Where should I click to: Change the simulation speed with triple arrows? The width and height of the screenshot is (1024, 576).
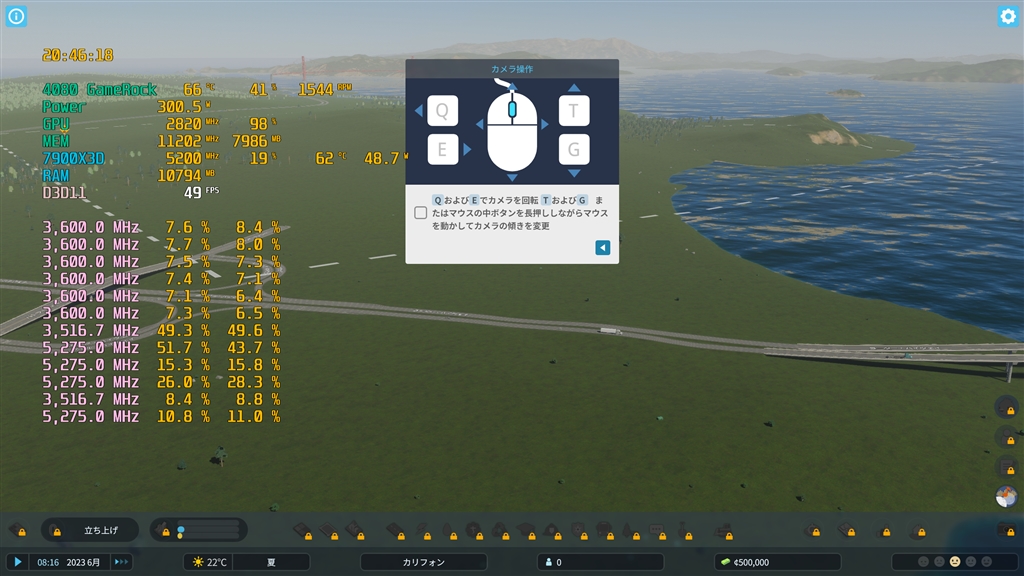(x=121, y=562)
